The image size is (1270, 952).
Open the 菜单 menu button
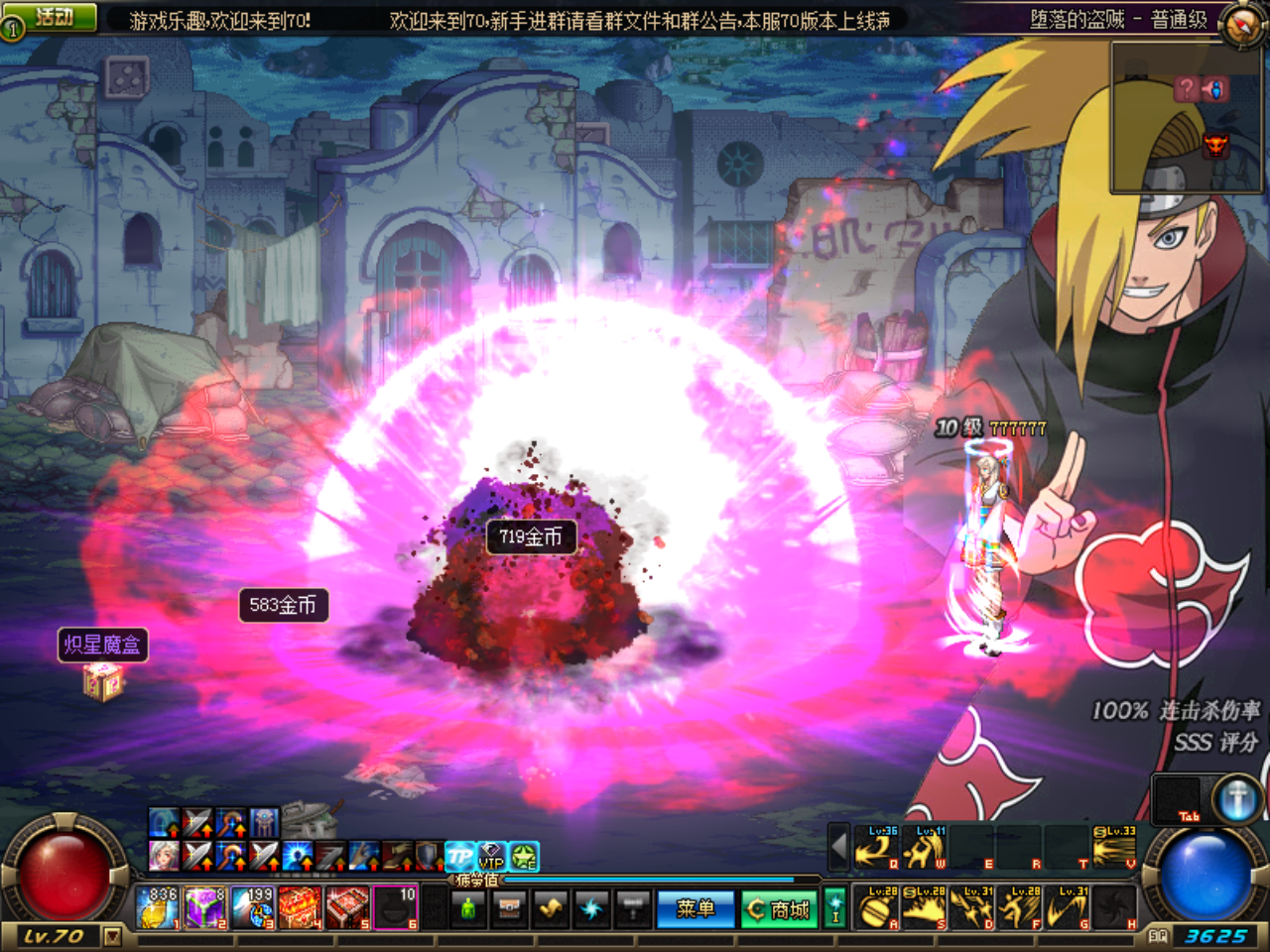point(695,908)
